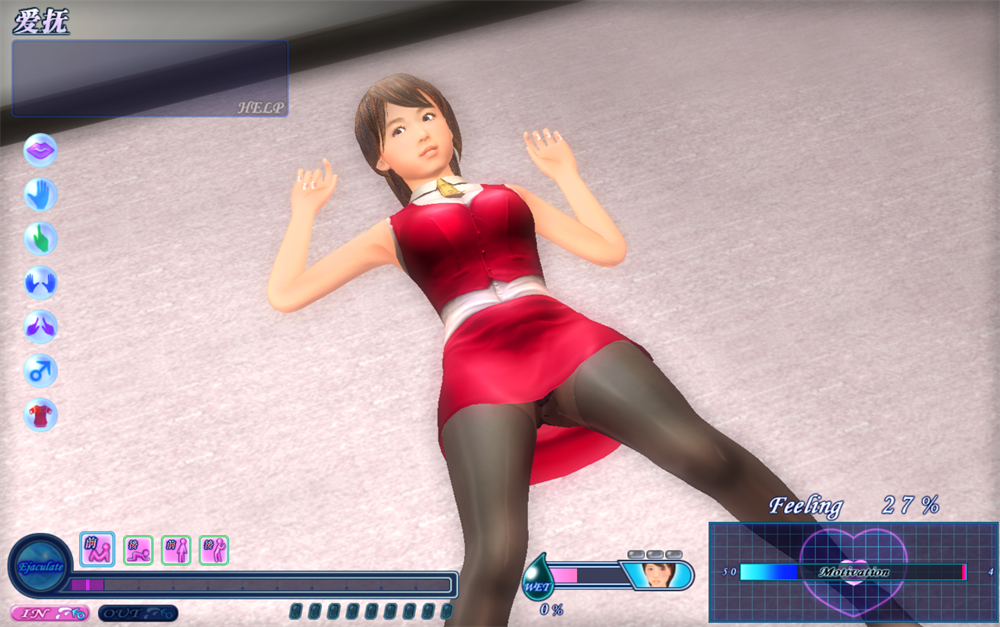Select the purple two-hands icon

click(x=40, y=327)
